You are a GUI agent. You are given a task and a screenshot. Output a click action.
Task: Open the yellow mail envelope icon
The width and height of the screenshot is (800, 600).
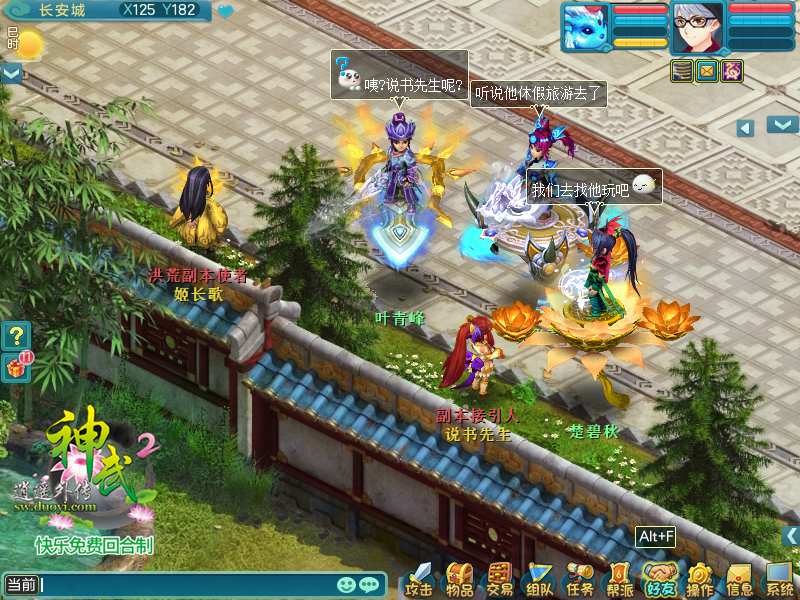tap(707, 71)
